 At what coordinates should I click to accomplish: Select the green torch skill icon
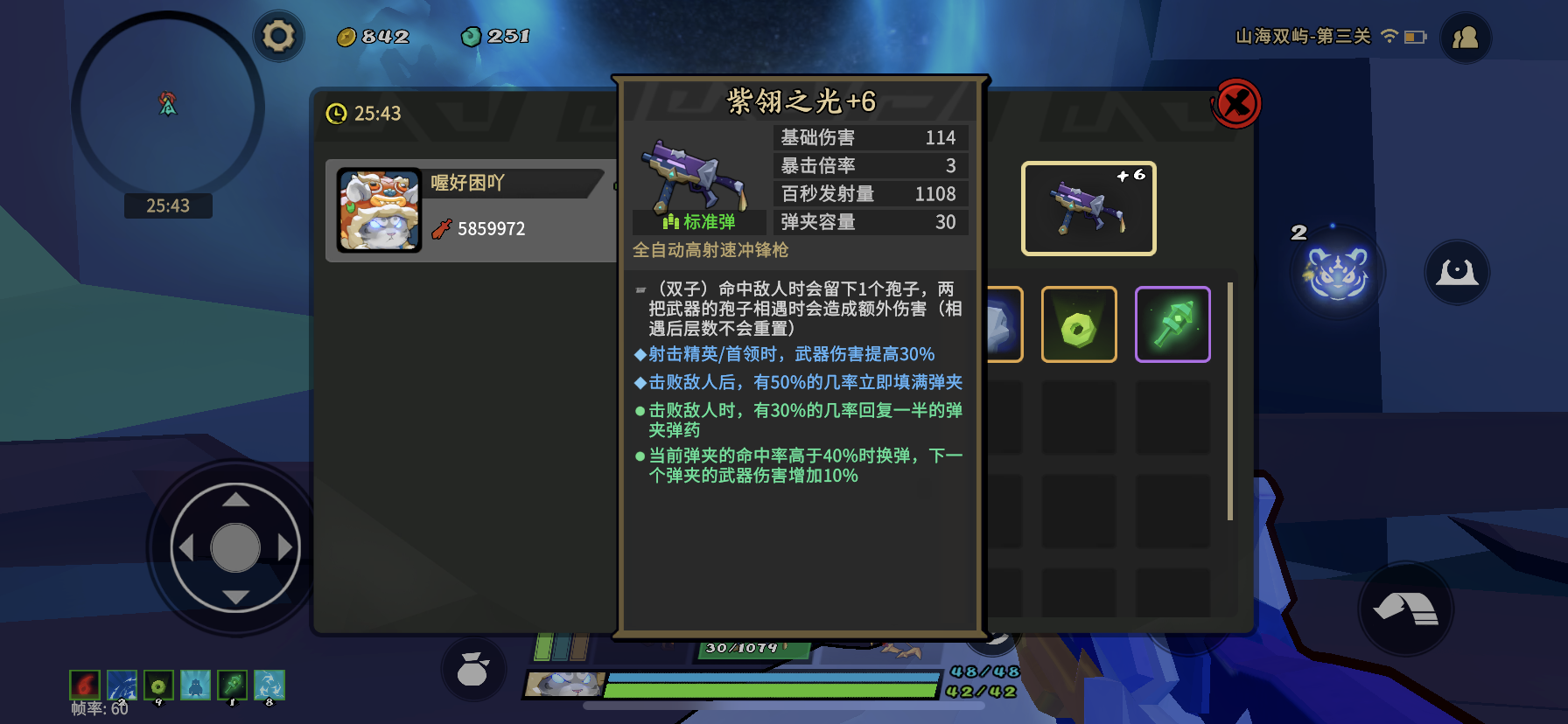tap(232, 686)
